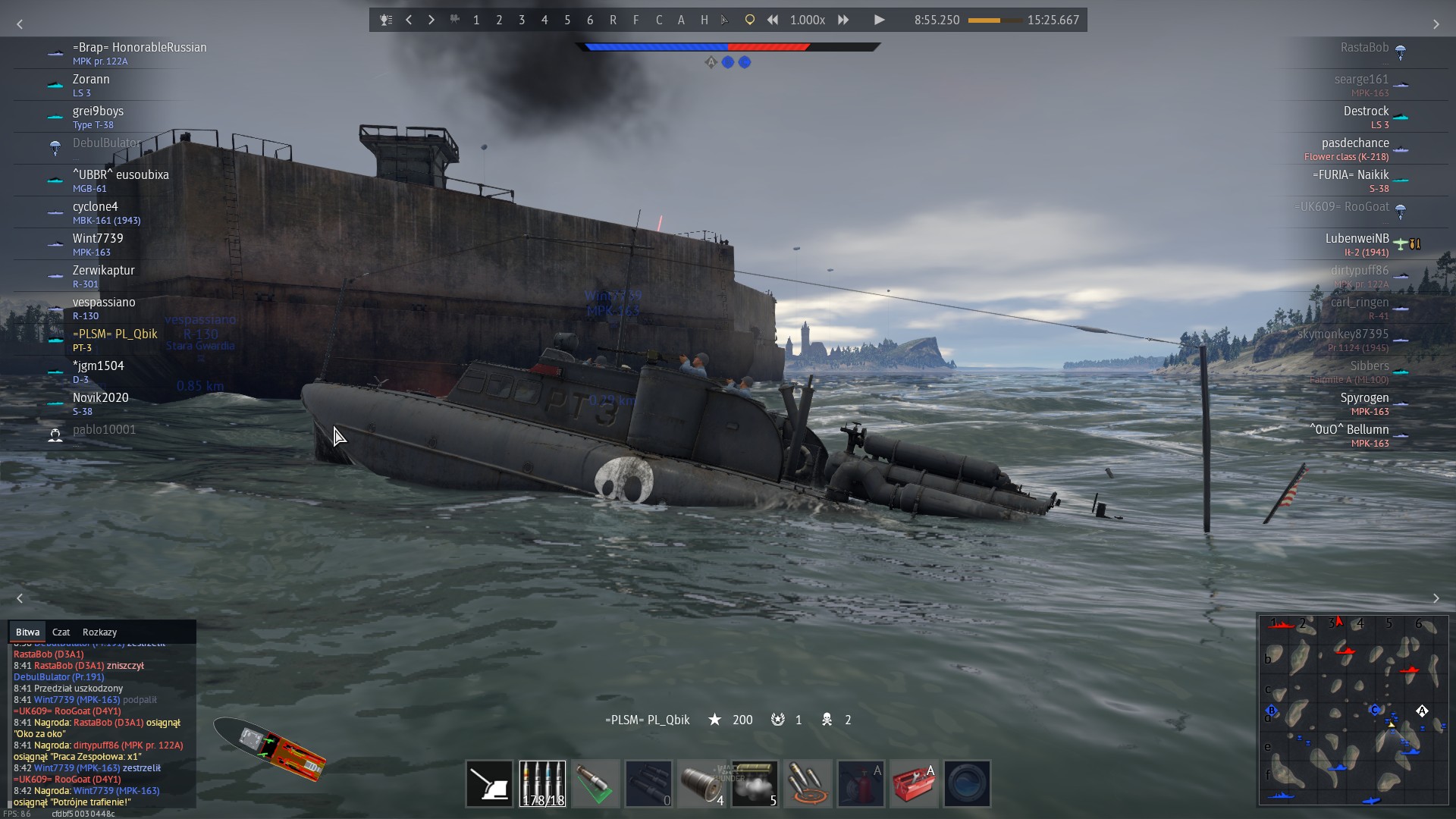Select the Bitwa log tab

27,632
